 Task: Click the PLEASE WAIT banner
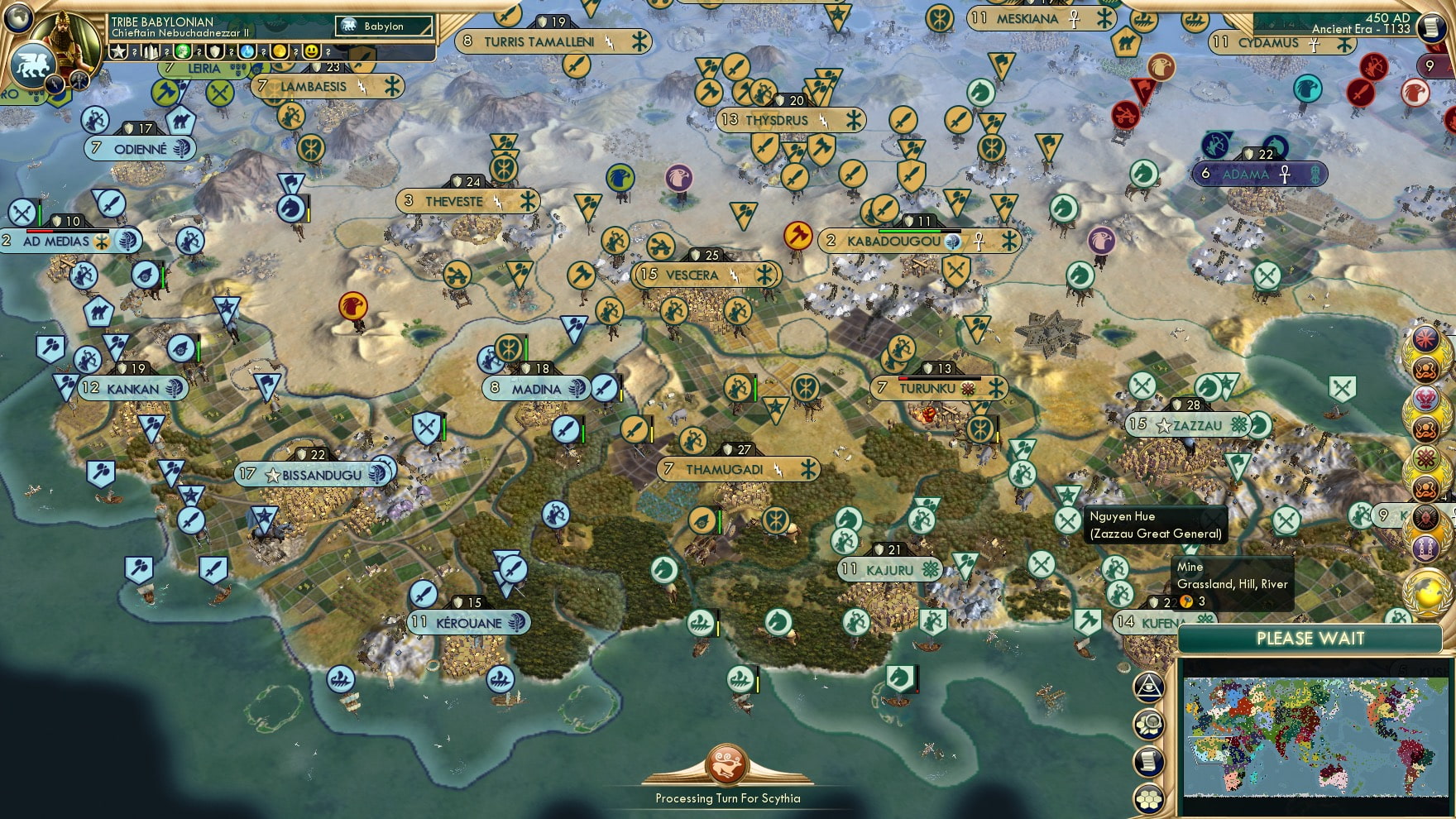[1310, 639]
